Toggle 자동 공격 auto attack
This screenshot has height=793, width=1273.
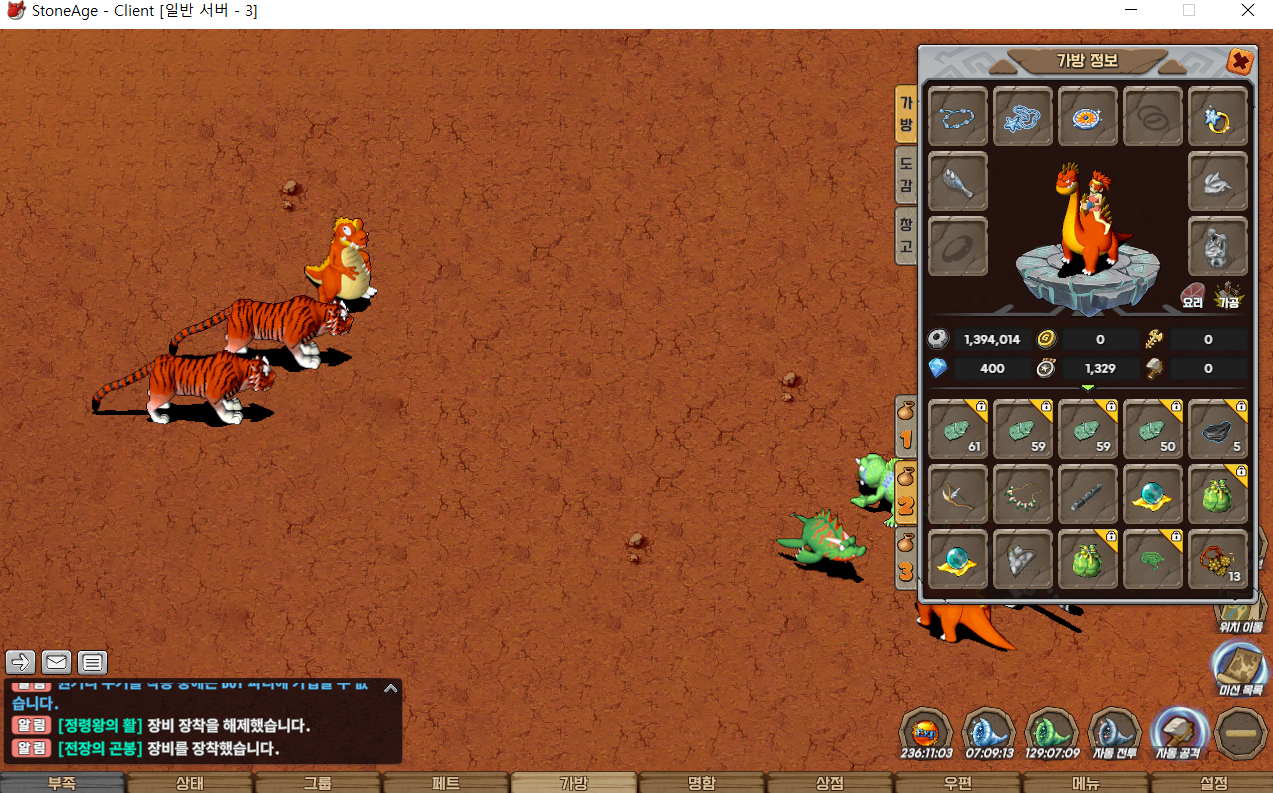(1177, 733)
